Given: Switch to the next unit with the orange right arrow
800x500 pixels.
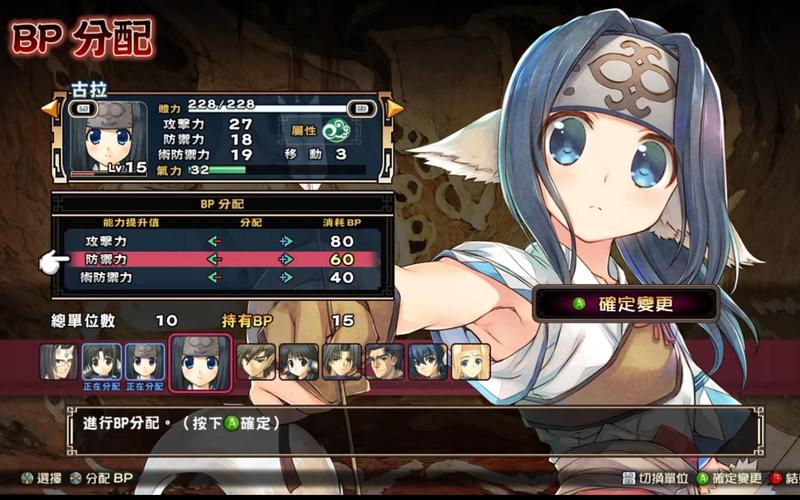Looking at the screenshot, I should coord(395,107).
